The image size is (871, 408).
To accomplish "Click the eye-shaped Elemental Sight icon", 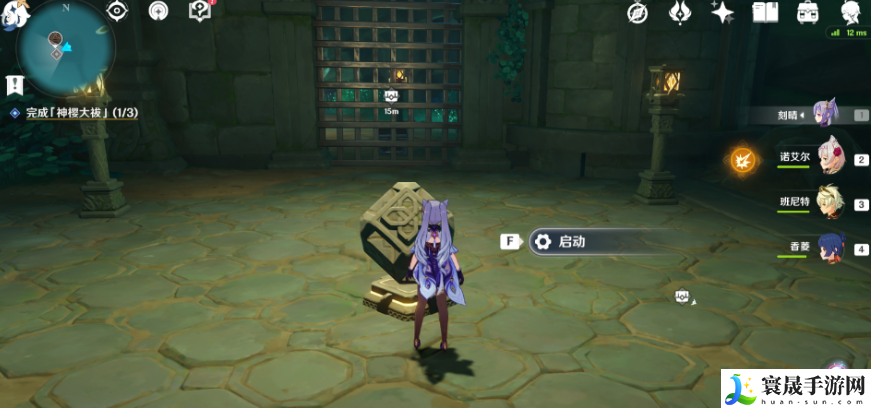I will tap(117, 12).
